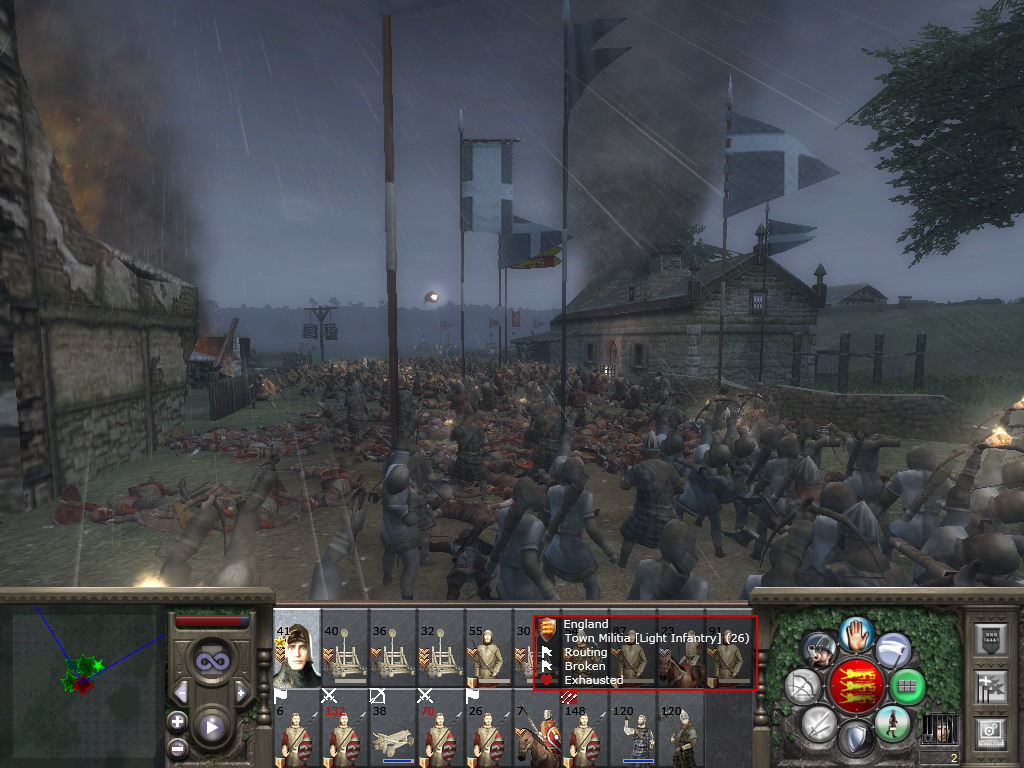Toggle the infinity button on the speed panel
The height and width of the screenshot is (768, 1024).
211,660
